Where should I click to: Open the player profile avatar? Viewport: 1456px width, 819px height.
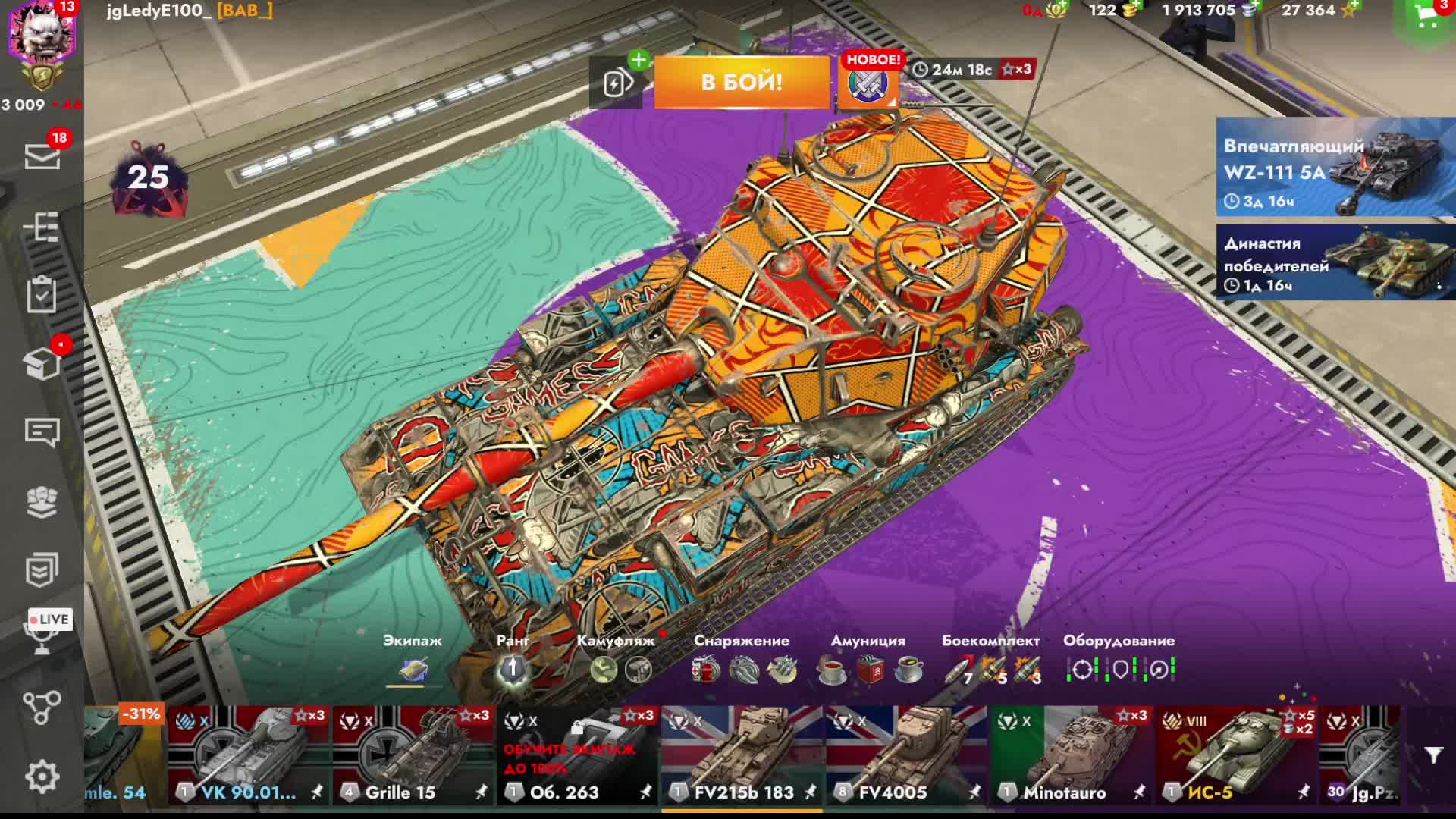(x=42, y=34)
